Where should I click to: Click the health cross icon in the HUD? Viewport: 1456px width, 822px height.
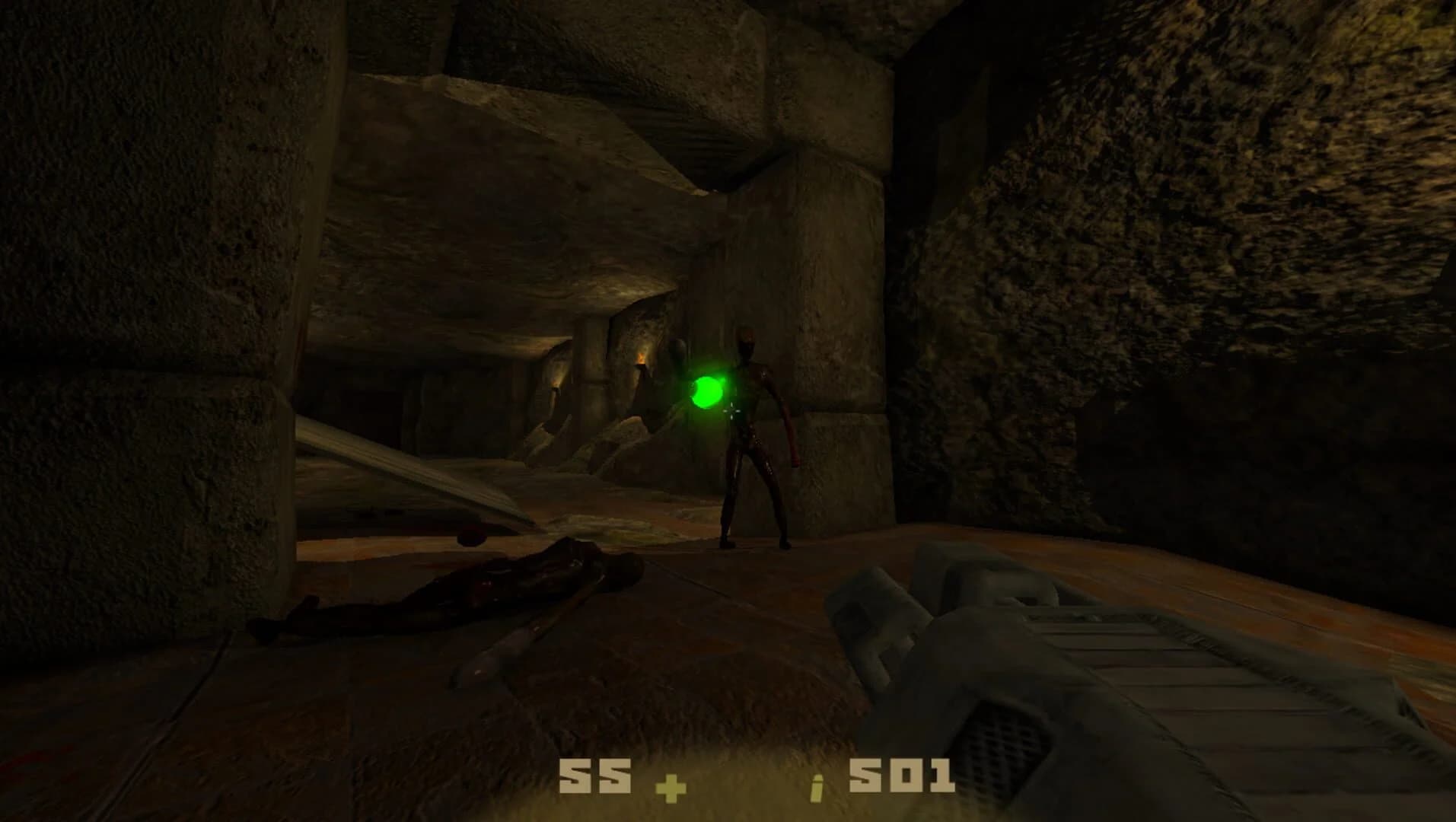(x=668, y=789)
